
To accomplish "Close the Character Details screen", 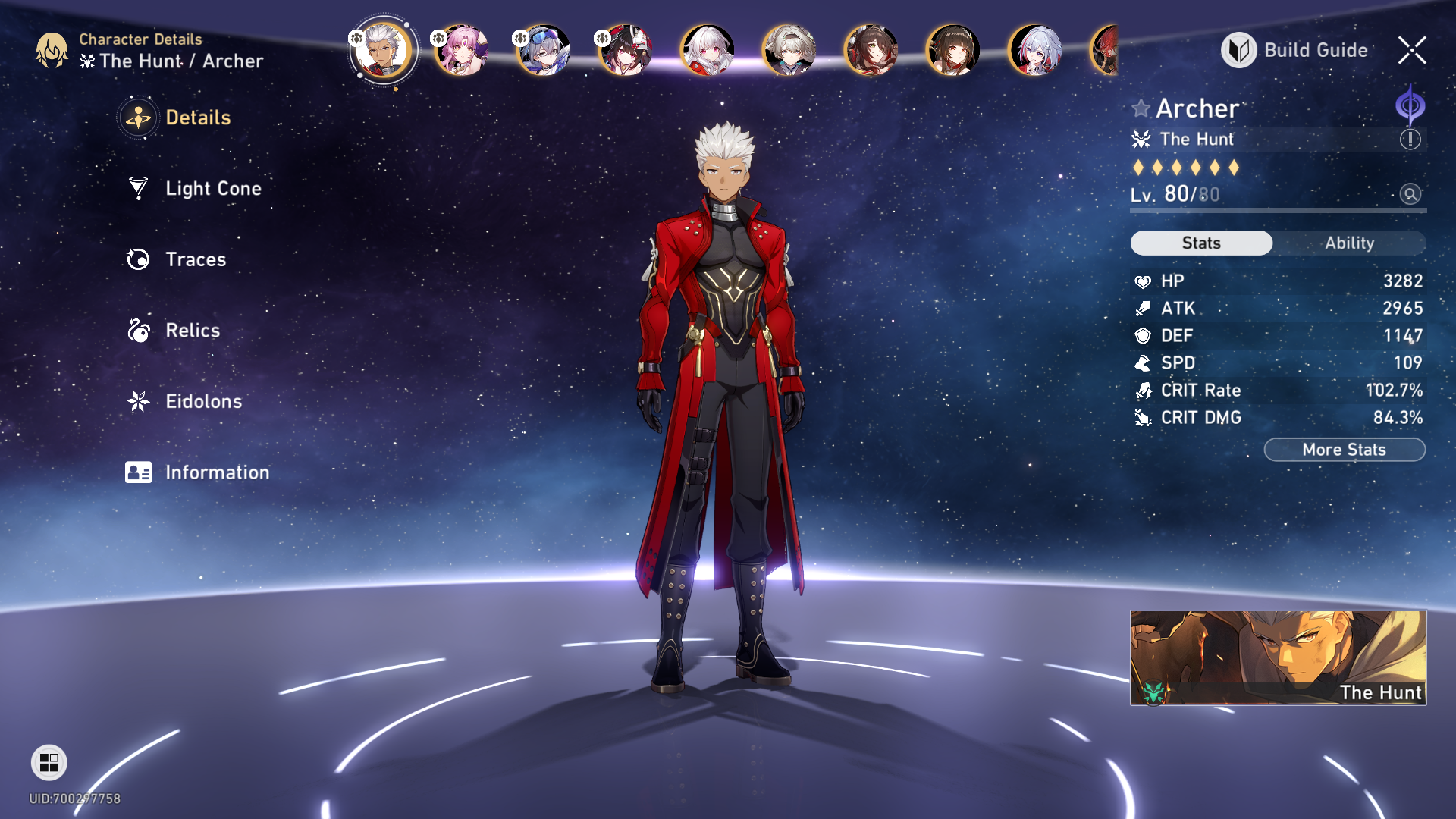I will (x=1411, y=50).
